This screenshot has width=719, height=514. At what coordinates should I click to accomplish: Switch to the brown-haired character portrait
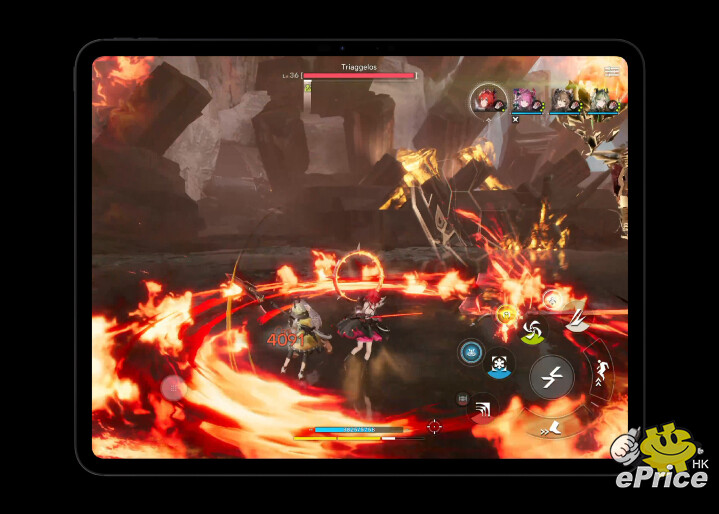[561, 99]
